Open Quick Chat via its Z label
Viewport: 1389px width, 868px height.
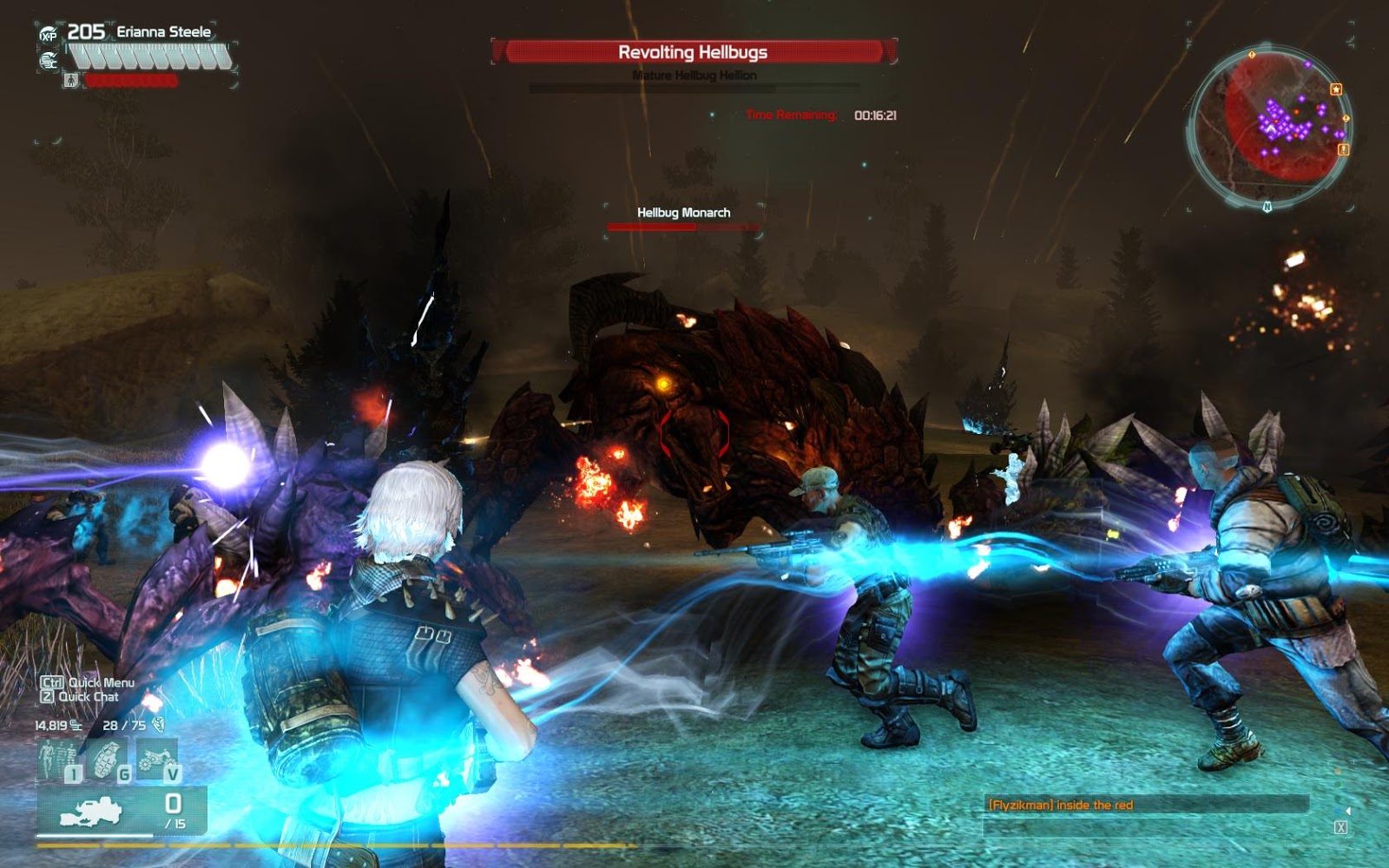coord(48,697)
